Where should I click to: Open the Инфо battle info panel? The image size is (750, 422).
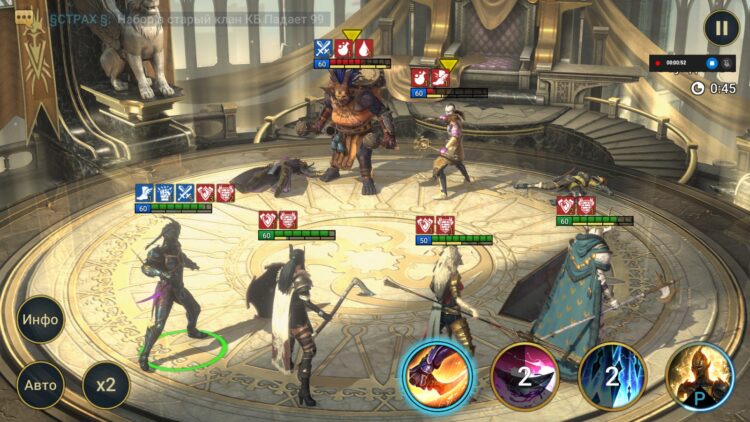click(41, 321)
